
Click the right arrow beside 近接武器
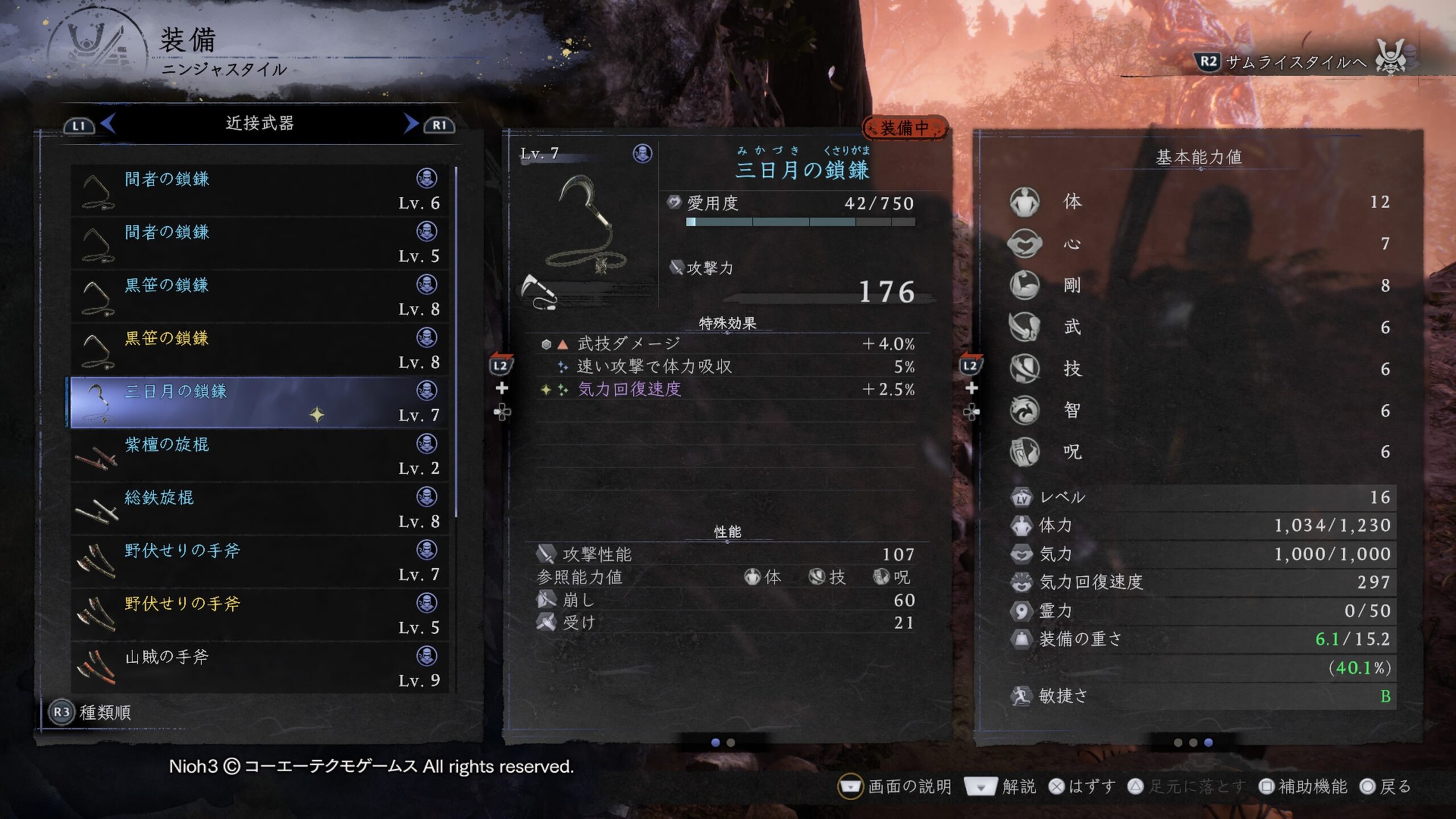(411, 123)
